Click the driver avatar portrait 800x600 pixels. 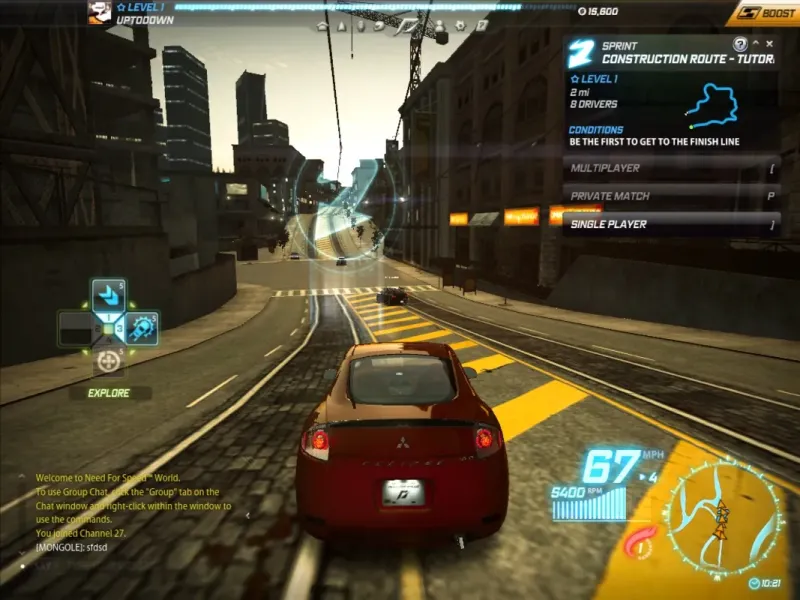coord(99,13)
